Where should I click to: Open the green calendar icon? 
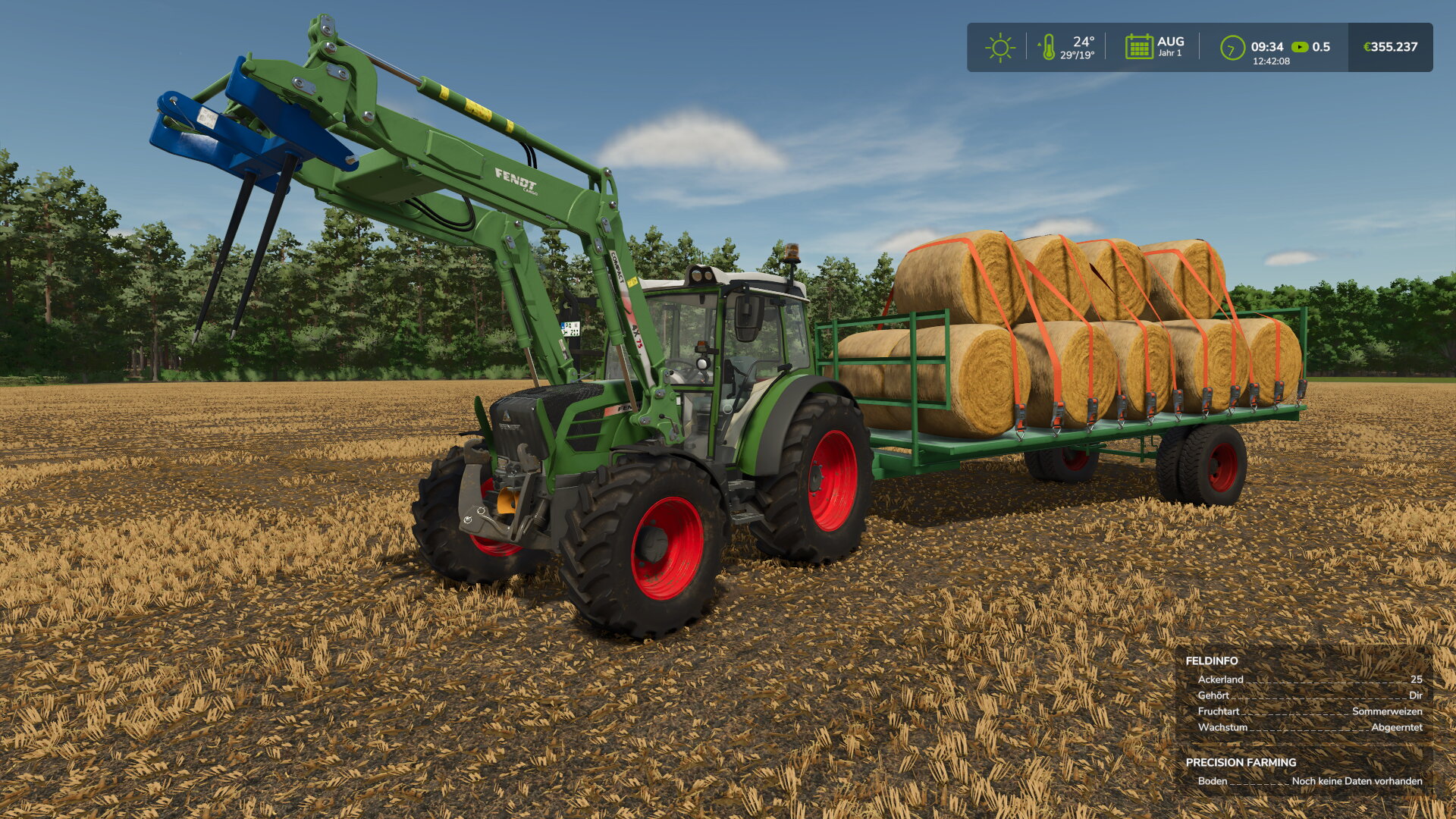(x=1138, y=47)
